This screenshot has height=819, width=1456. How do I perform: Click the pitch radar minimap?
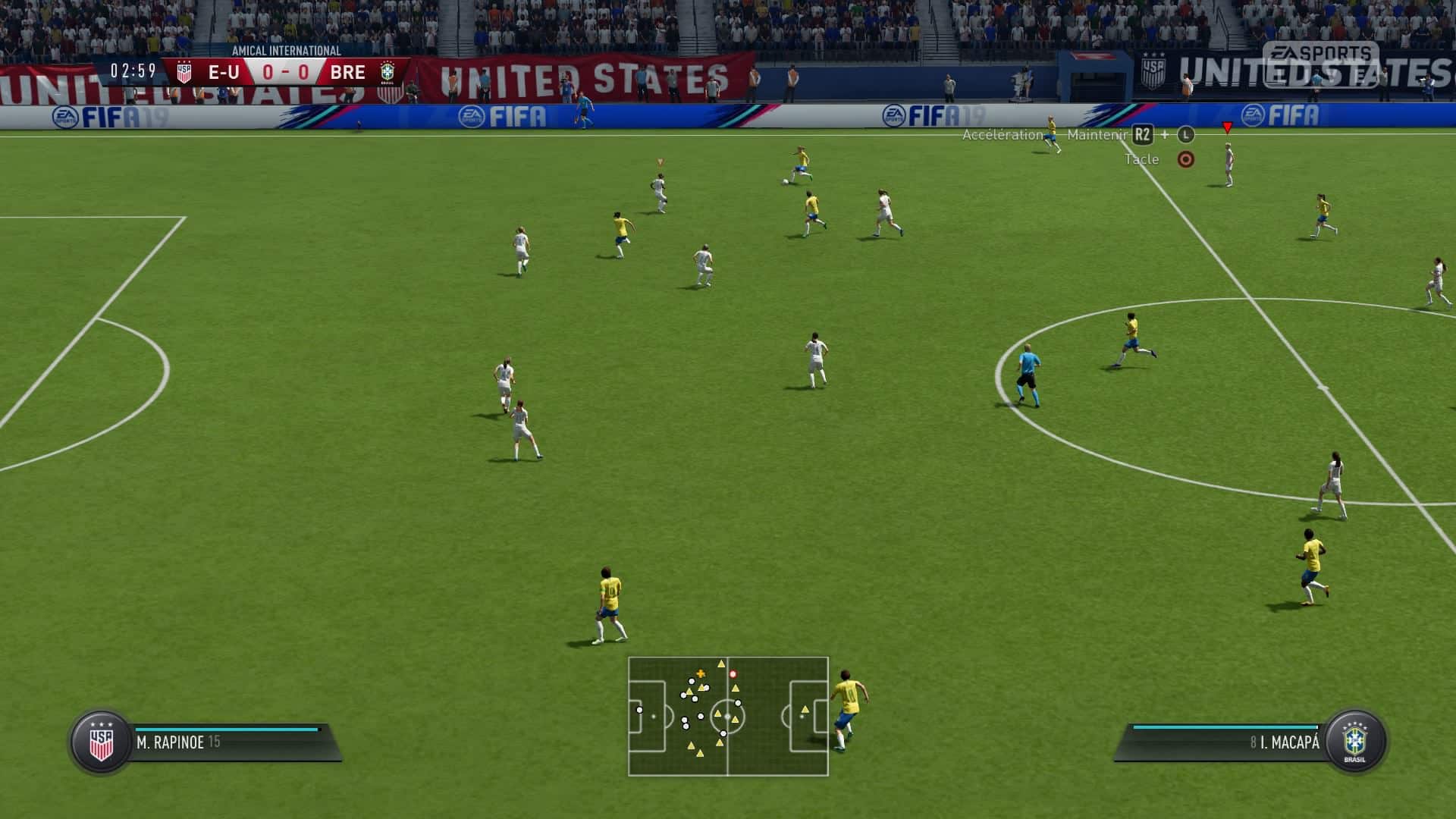[x=728, y=717]
